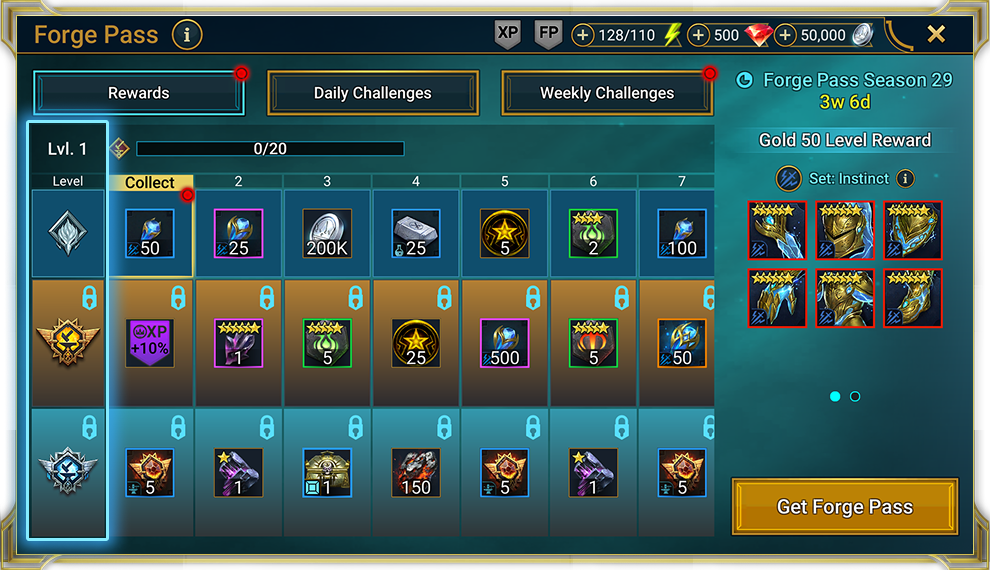Open the Weekly Challenges tab
This screenshot has width=990, height=570.
[x=607, y=93]
